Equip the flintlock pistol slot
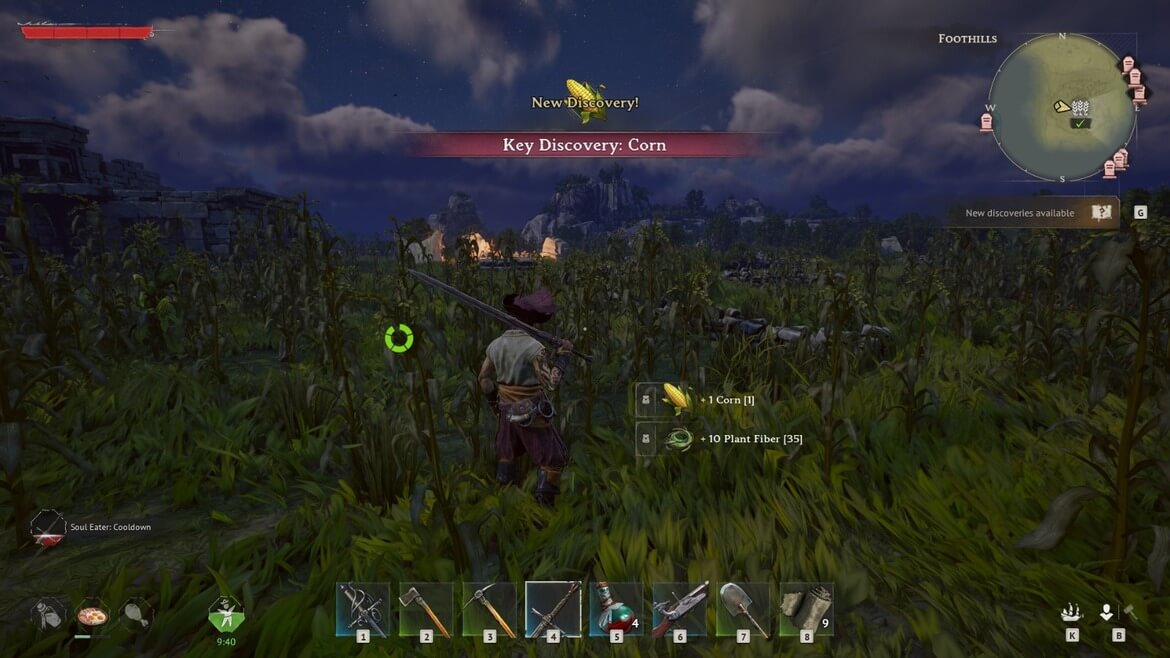1170x658 pixels. [x=679, y=608]
